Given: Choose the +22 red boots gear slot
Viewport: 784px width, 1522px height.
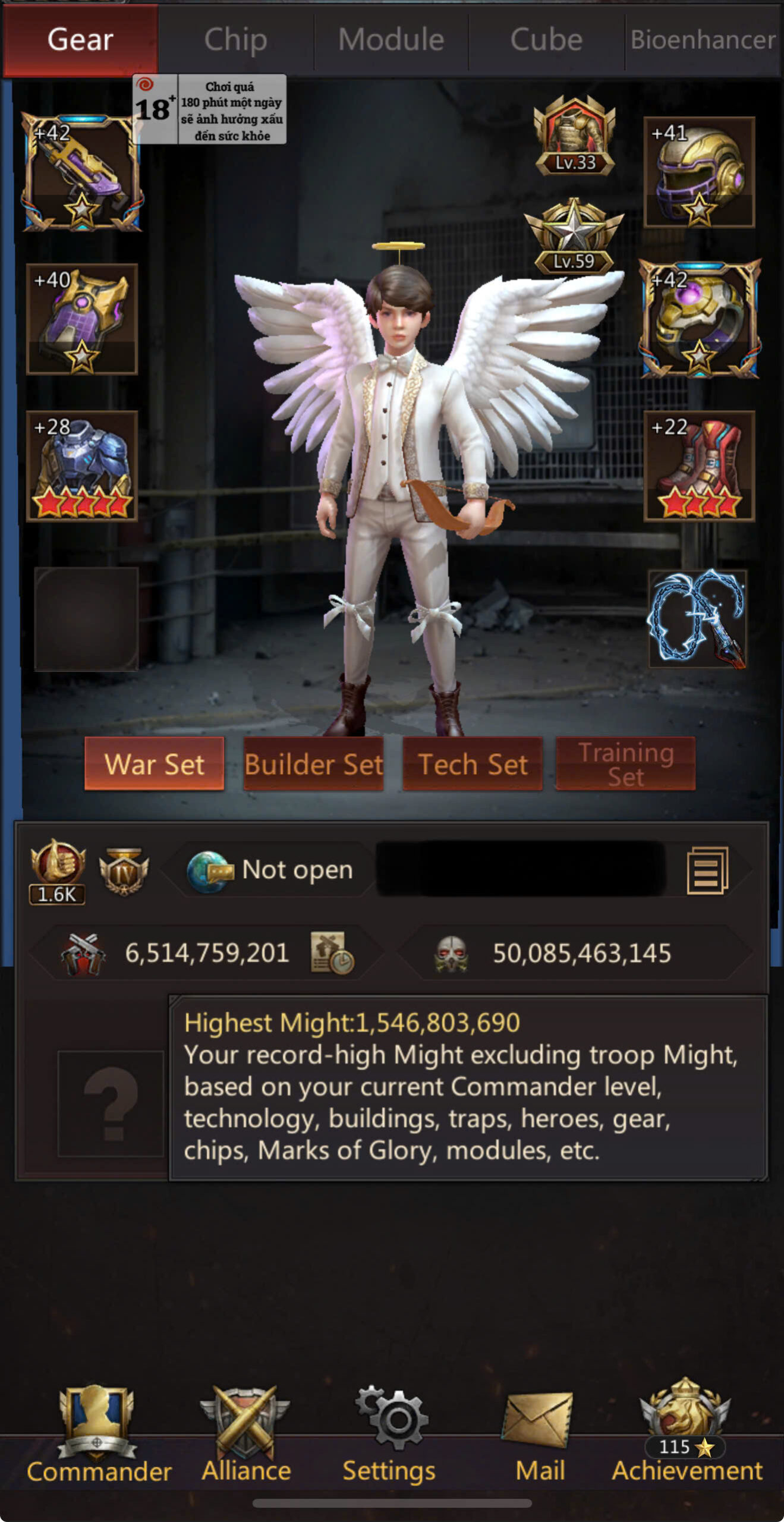Looking at the screenshot, I should 699,466.
